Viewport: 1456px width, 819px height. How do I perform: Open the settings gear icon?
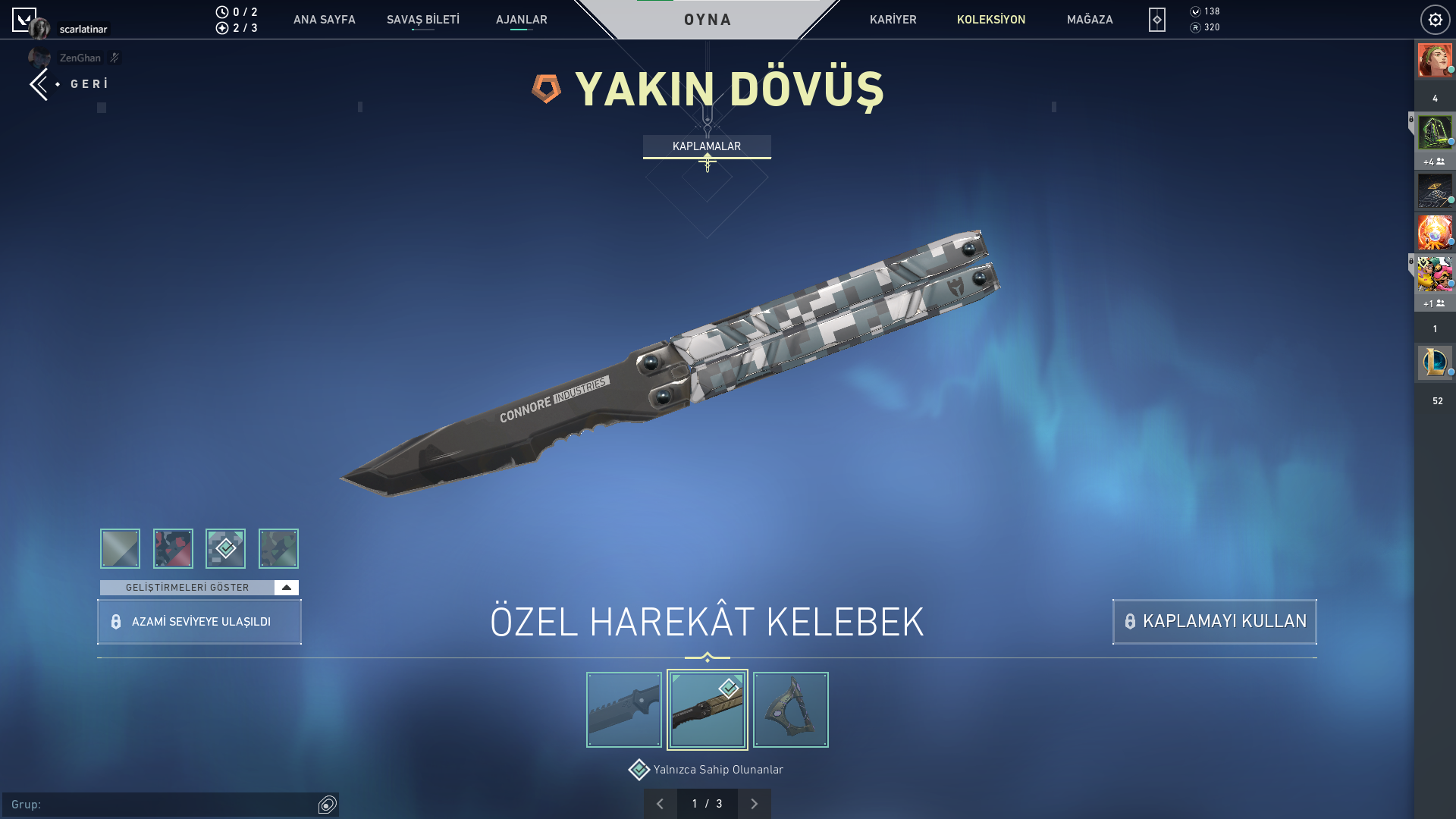[1435, 20]
